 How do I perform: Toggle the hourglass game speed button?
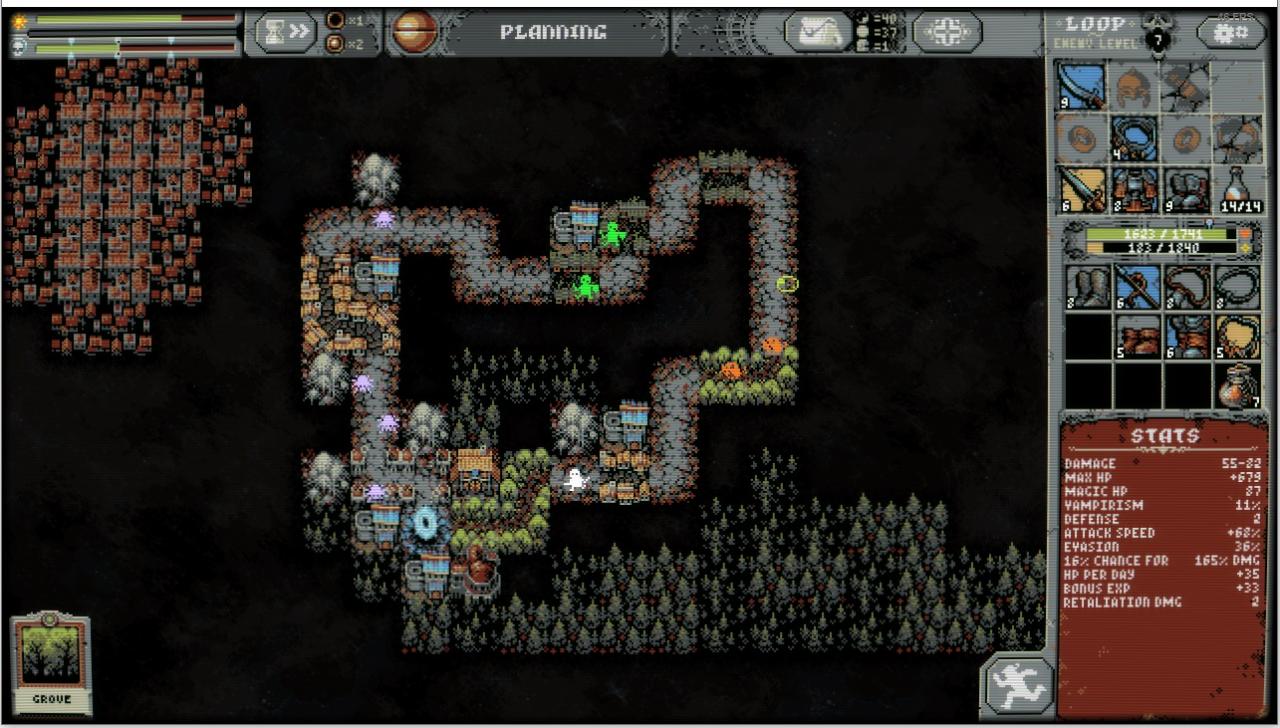pyautogui.click(x=287, y=33)
